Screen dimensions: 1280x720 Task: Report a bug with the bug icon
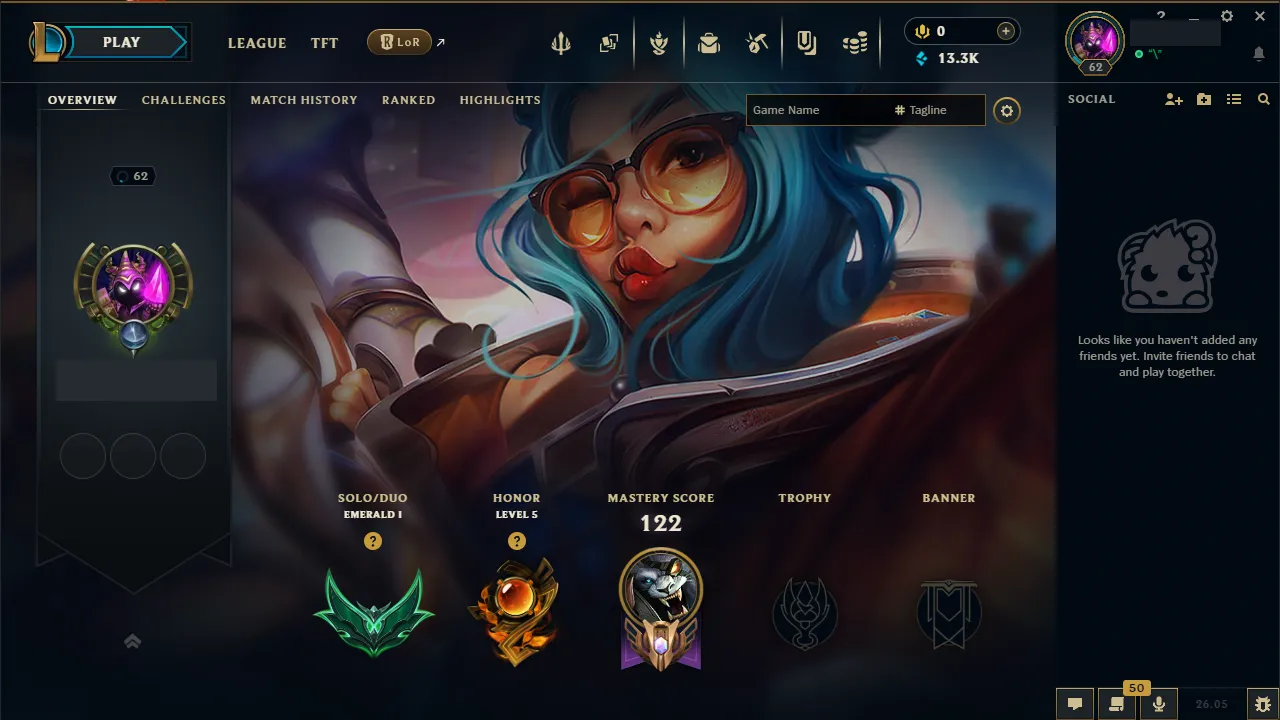pyautogui.click(x=1262, y=704)
